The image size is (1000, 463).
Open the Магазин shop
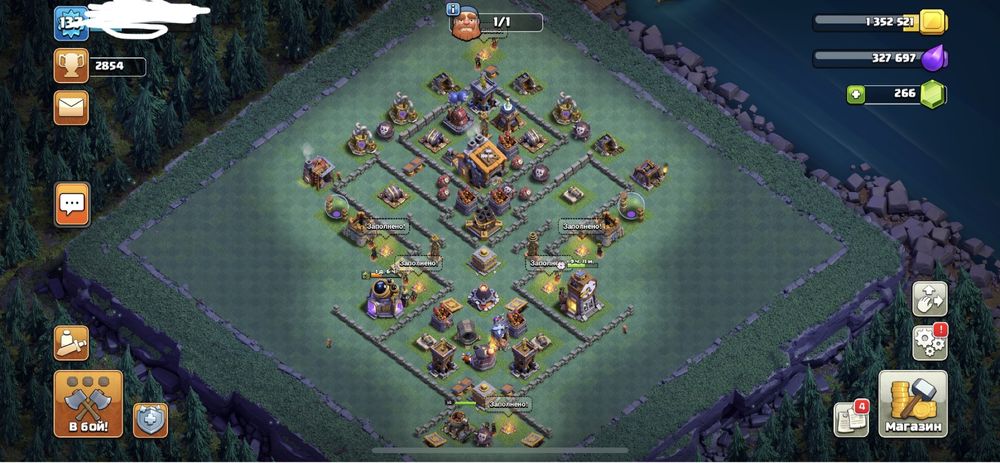(x=912, y=404)
